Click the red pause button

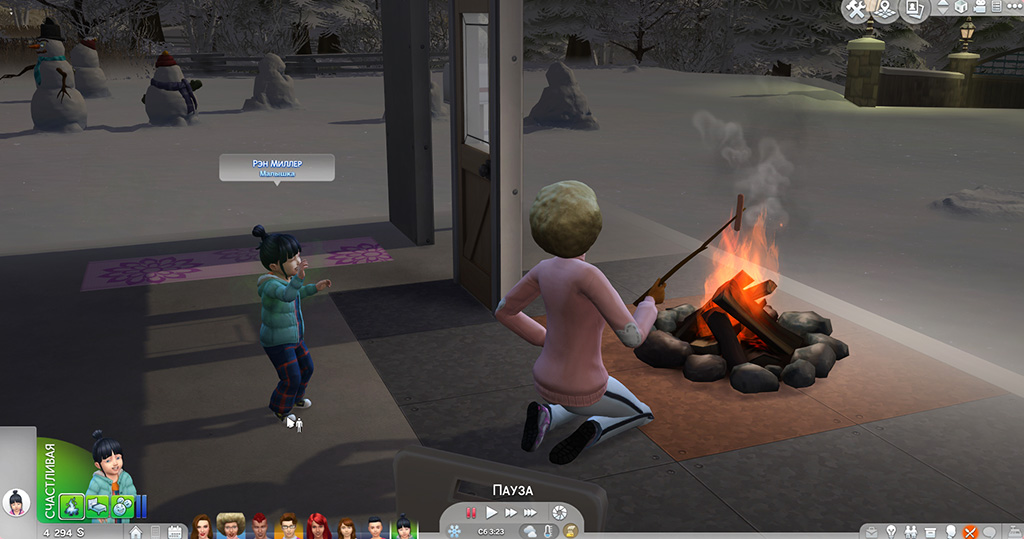(470, 512)
